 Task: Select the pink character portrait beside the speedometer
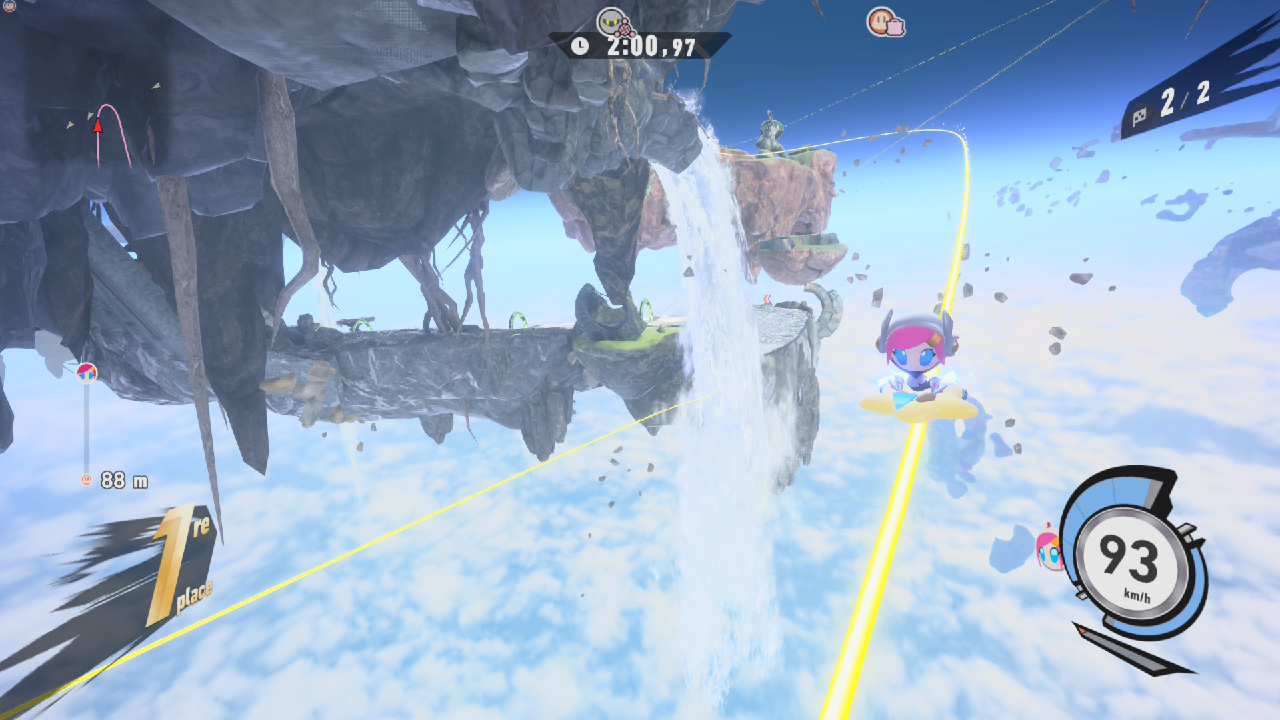tap(1049, 549)
